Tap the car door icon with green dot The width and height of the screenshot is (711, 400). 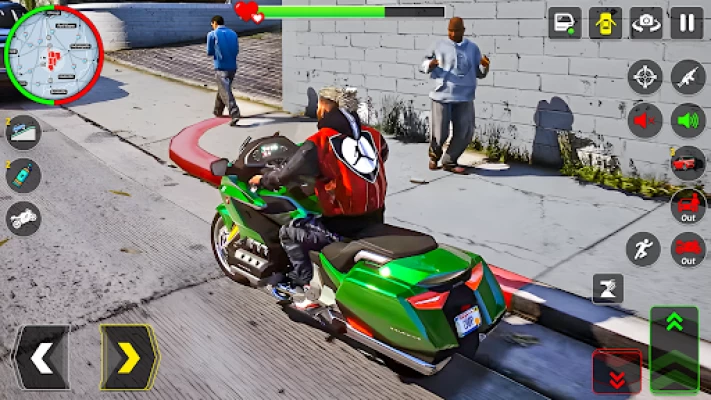coord(565,22)
